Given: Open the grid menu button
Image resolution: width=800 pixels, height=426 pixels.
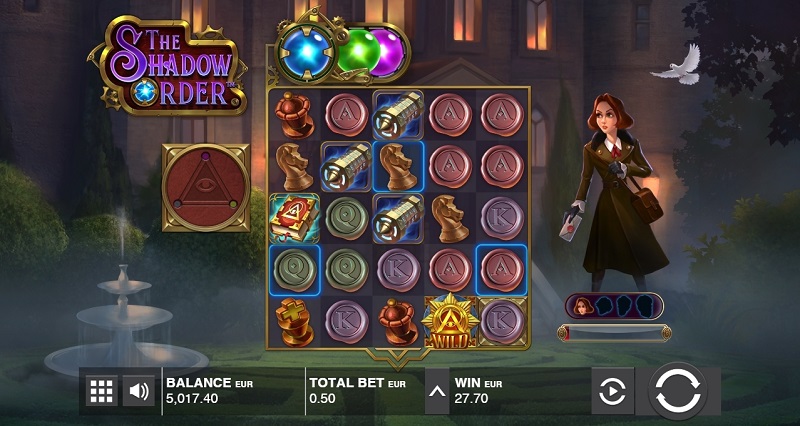Looking at the screenshot, I should coord(101,391).
